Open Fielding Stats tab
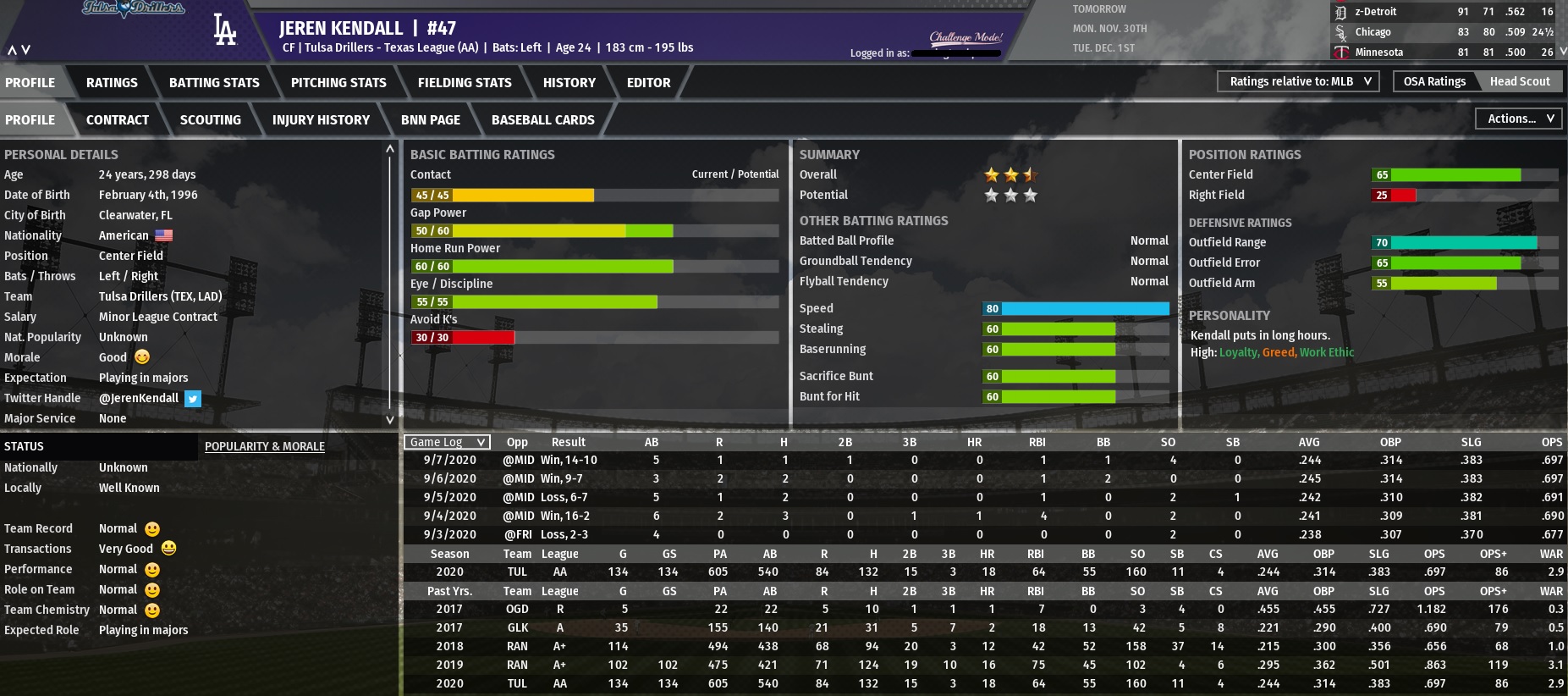 click(x=465, y=82)
